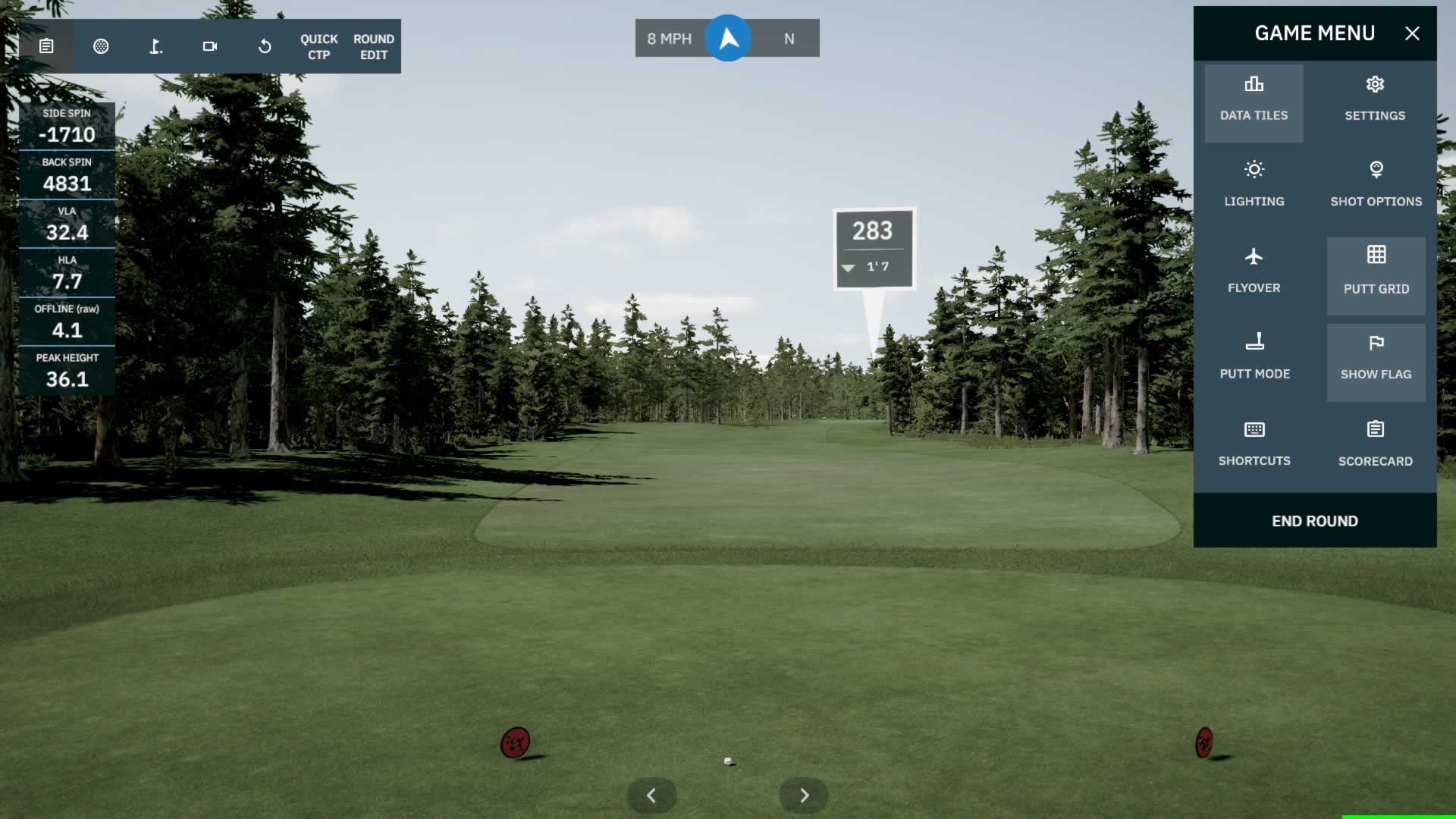Click the circular arrow reset icon

pyautogui.click(x=265, y=47)
